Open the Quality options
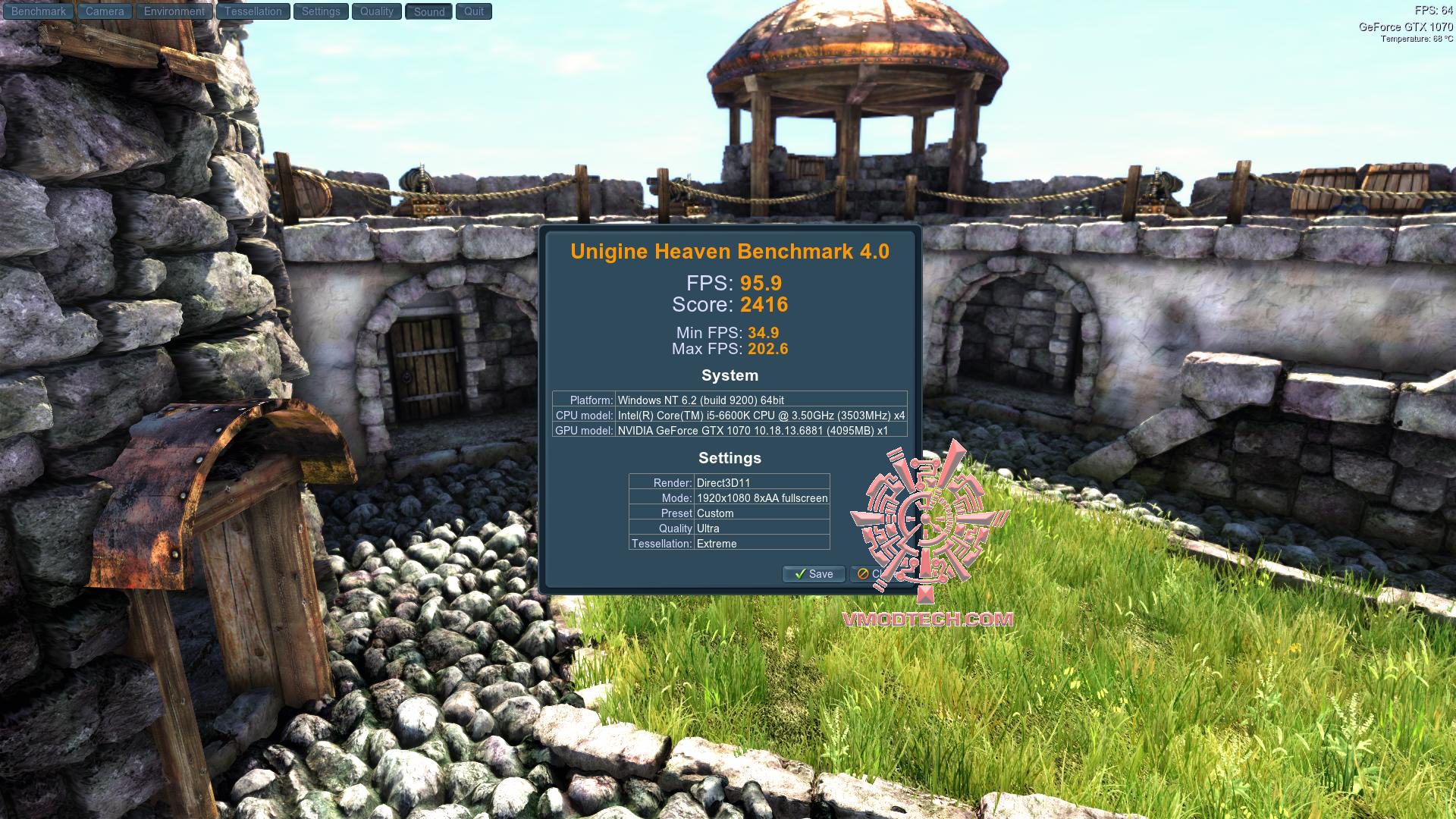This screenshot has width=1456, height=819. (376, 11)
